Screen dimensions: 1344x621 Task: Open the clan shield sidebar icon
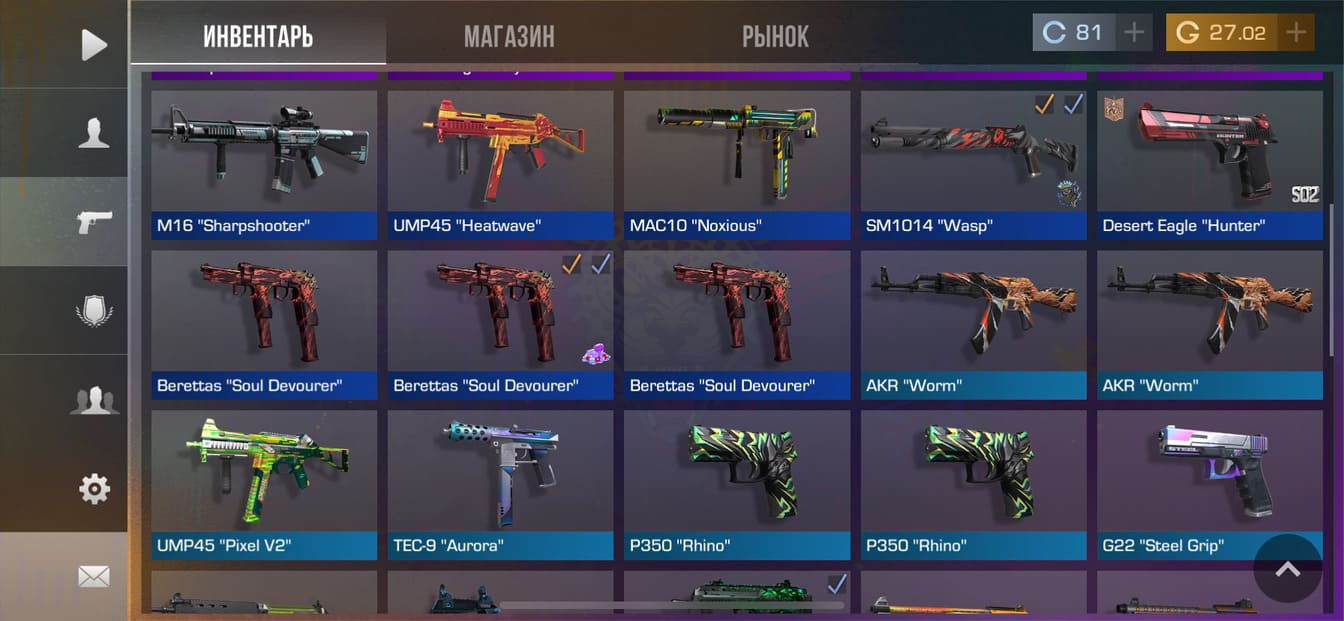(x=93, y=310)
